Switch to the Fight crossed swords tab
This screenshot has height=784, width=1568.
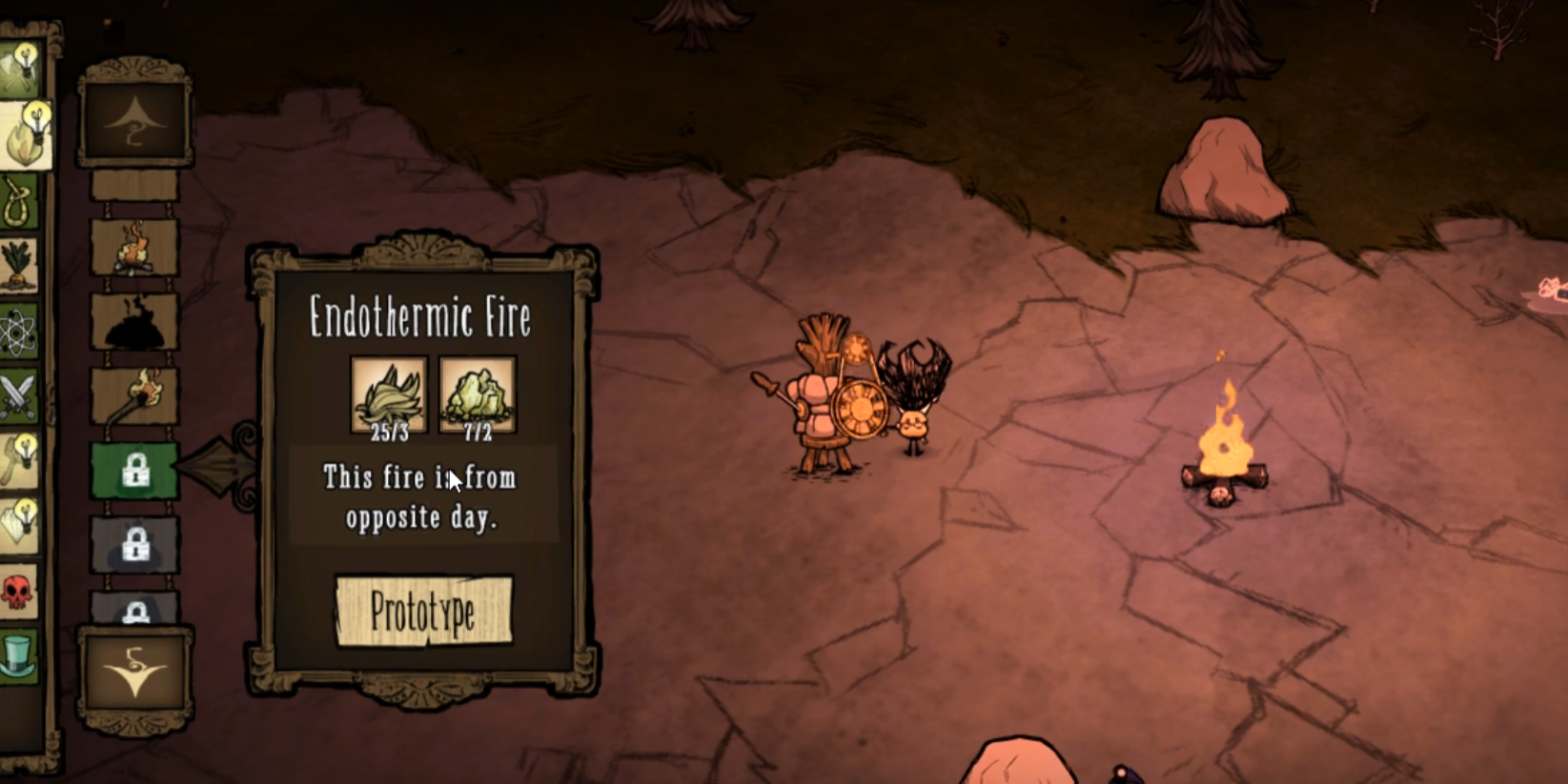point(19,396)
